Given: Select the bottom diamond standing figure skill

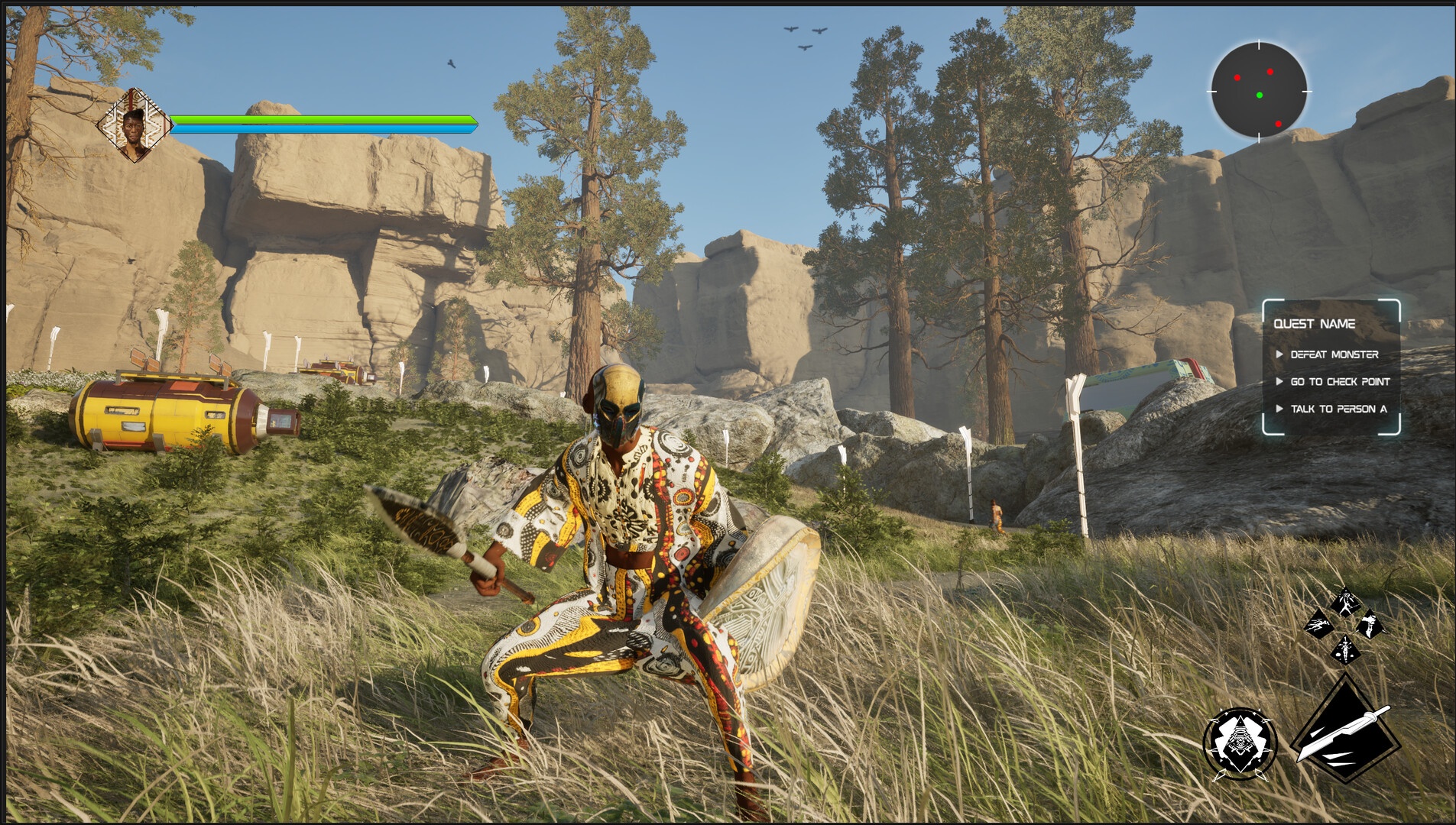Looking at the screenshot, I should click(x=1344, y=650).
